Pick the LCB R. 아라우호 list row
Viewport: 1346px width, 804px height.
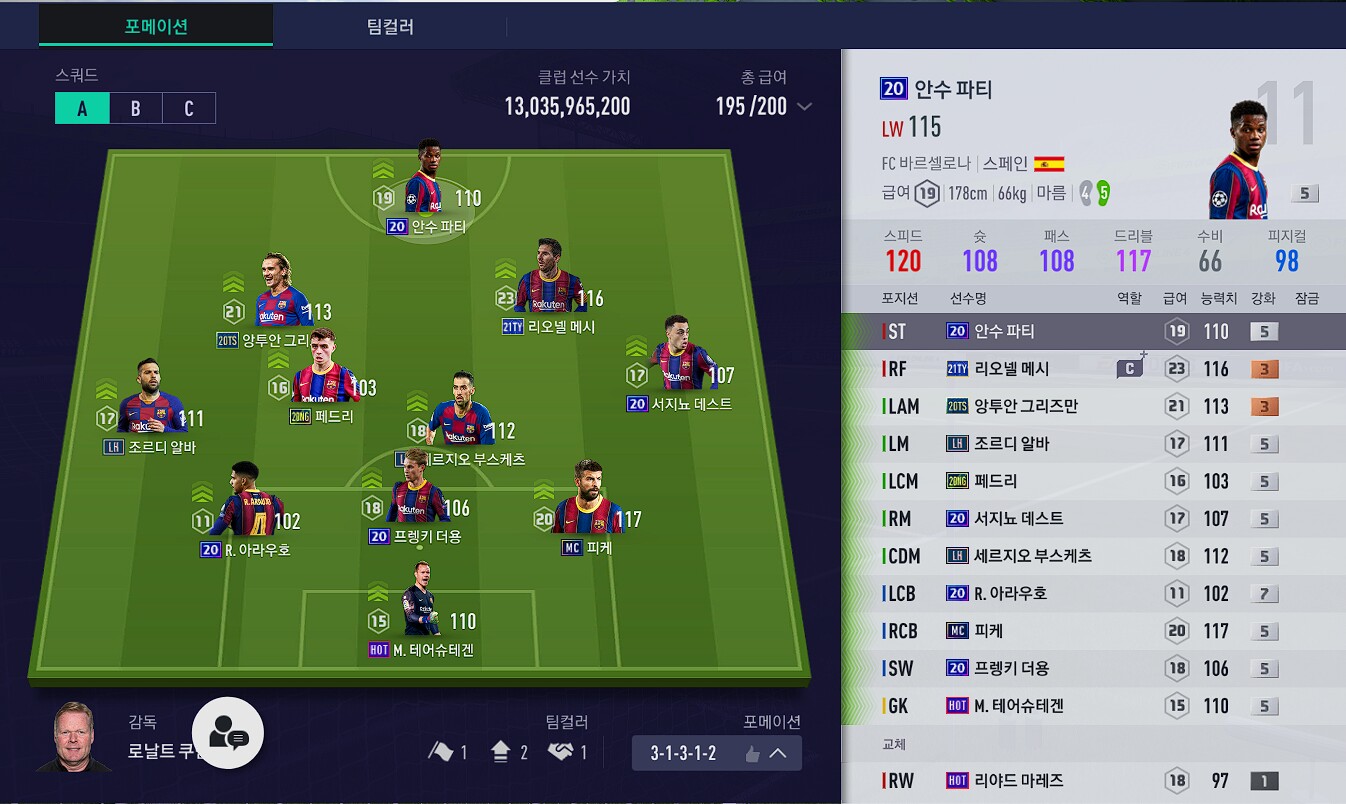click(x=1093, y=593)
